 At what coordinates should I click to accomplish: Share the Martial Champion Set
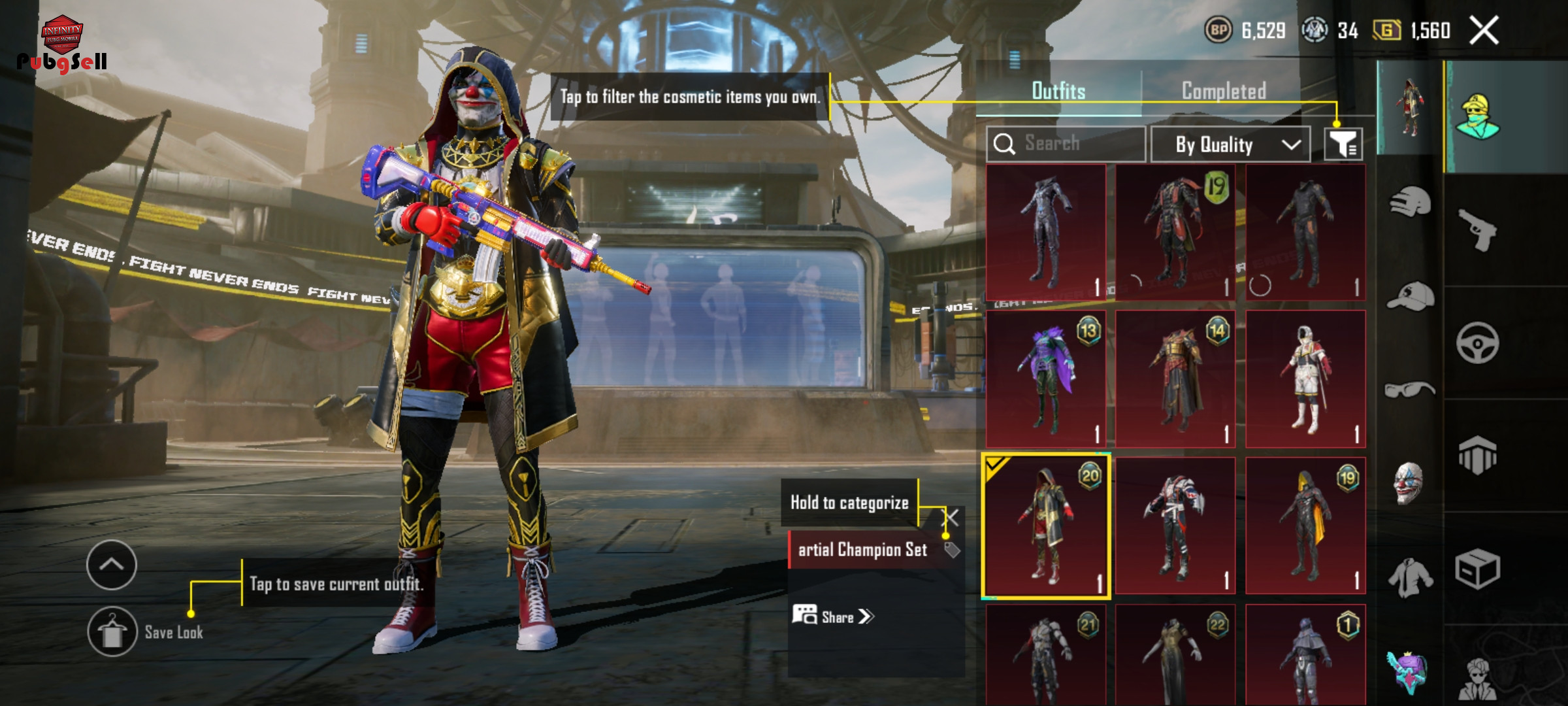coord(834,616)
